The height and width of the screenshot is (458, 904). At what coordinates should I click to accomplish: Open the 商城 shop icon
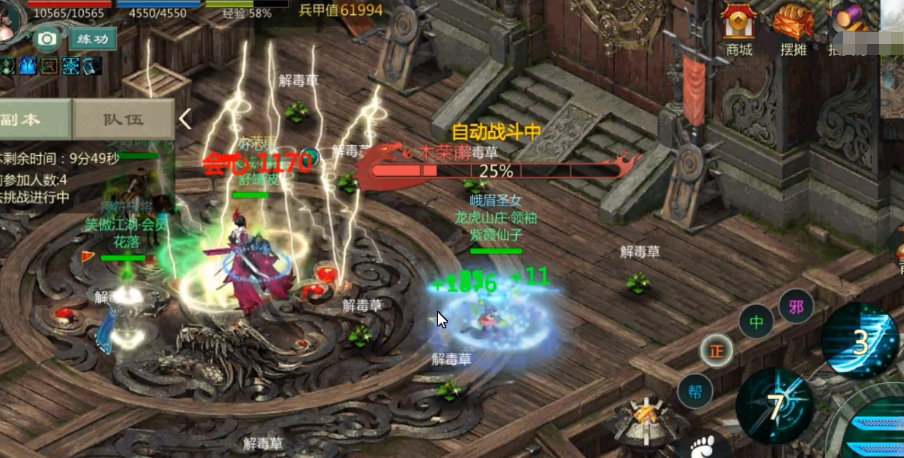[x=739, y=28]
